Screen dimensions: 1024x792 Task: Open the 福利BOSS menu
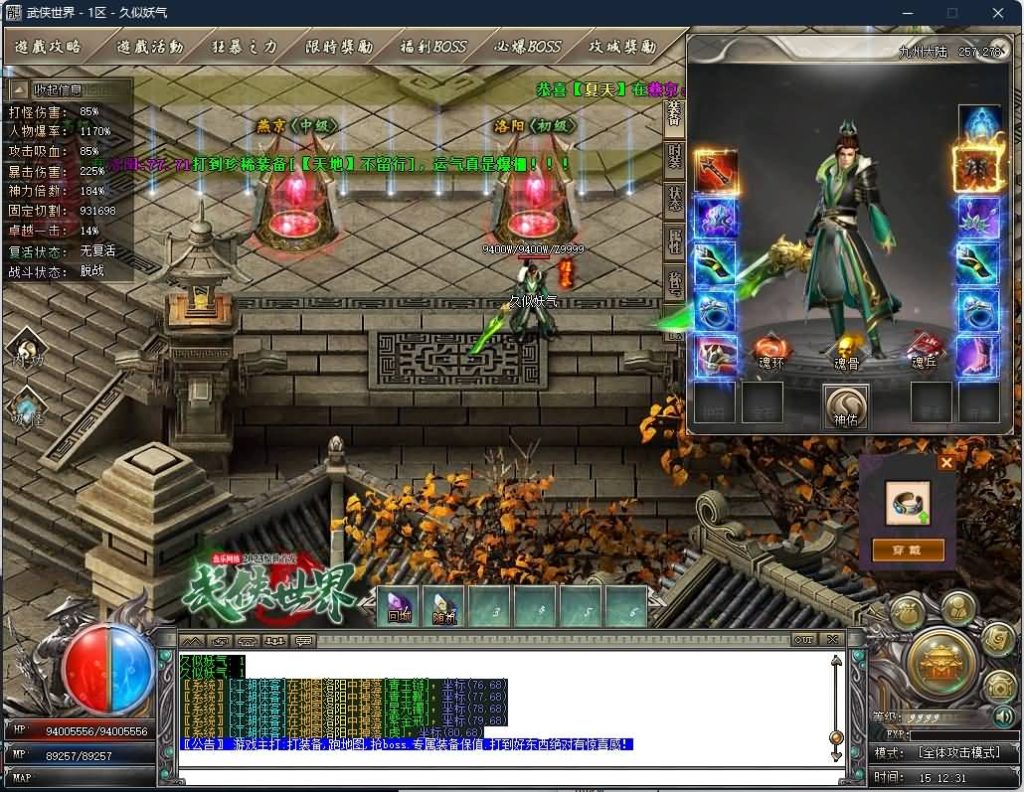pyautogui.click(x=433, y=47)
